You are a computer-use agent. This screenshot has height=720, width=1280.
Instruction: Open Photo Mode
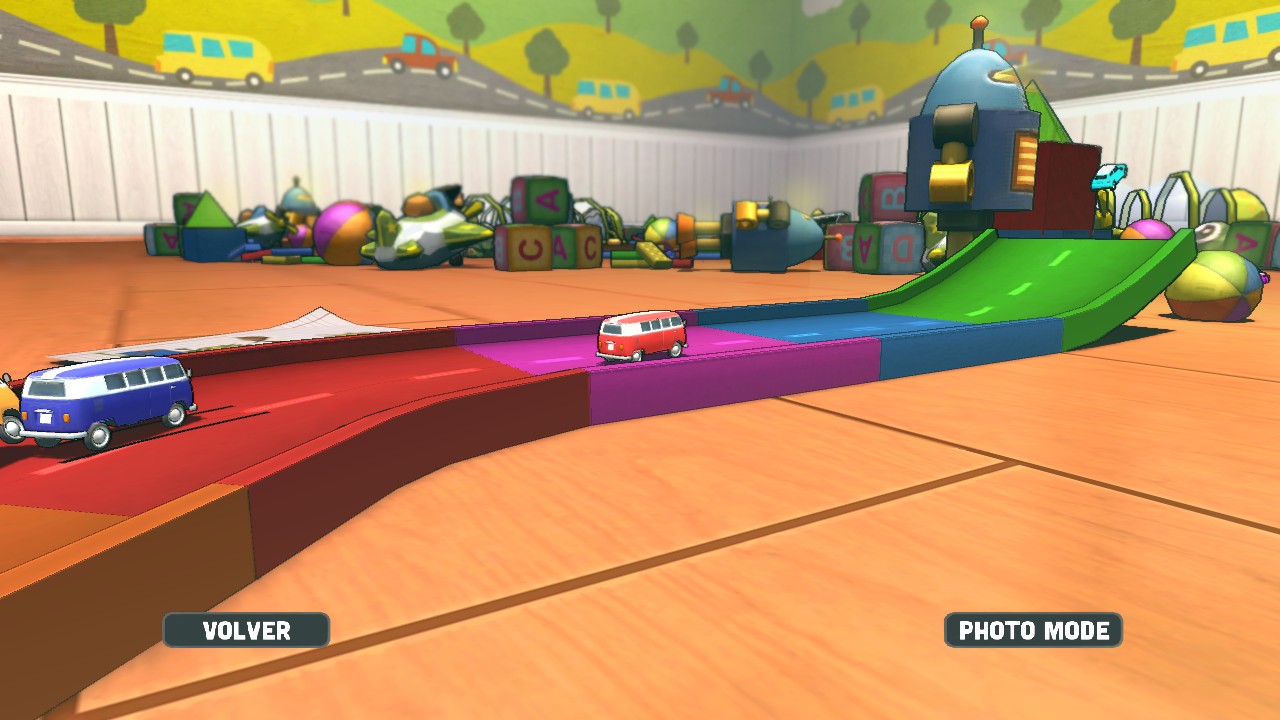tap(1033, 630)
